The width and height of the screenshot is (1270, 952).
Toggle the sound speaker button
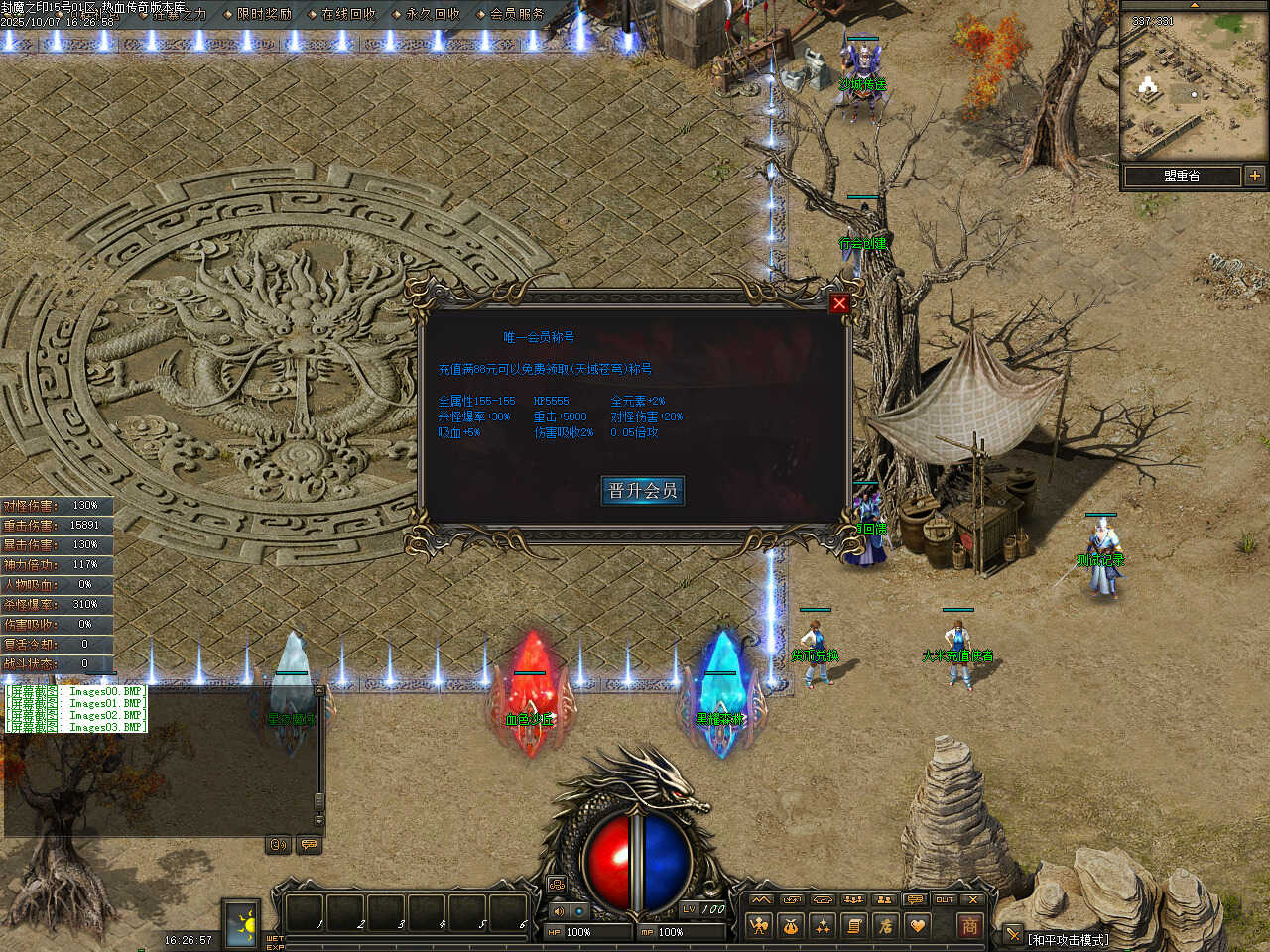click(559, 910)
